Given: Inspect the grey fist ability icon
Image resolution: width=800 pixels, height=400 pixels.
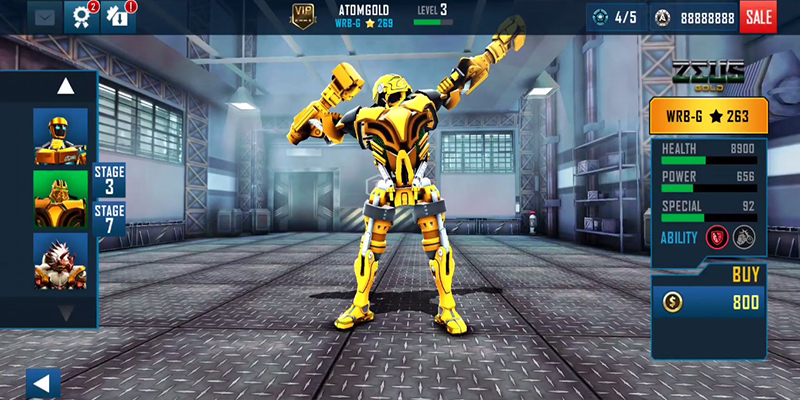Looking at the screenshot, I should [x=743, y=237].
